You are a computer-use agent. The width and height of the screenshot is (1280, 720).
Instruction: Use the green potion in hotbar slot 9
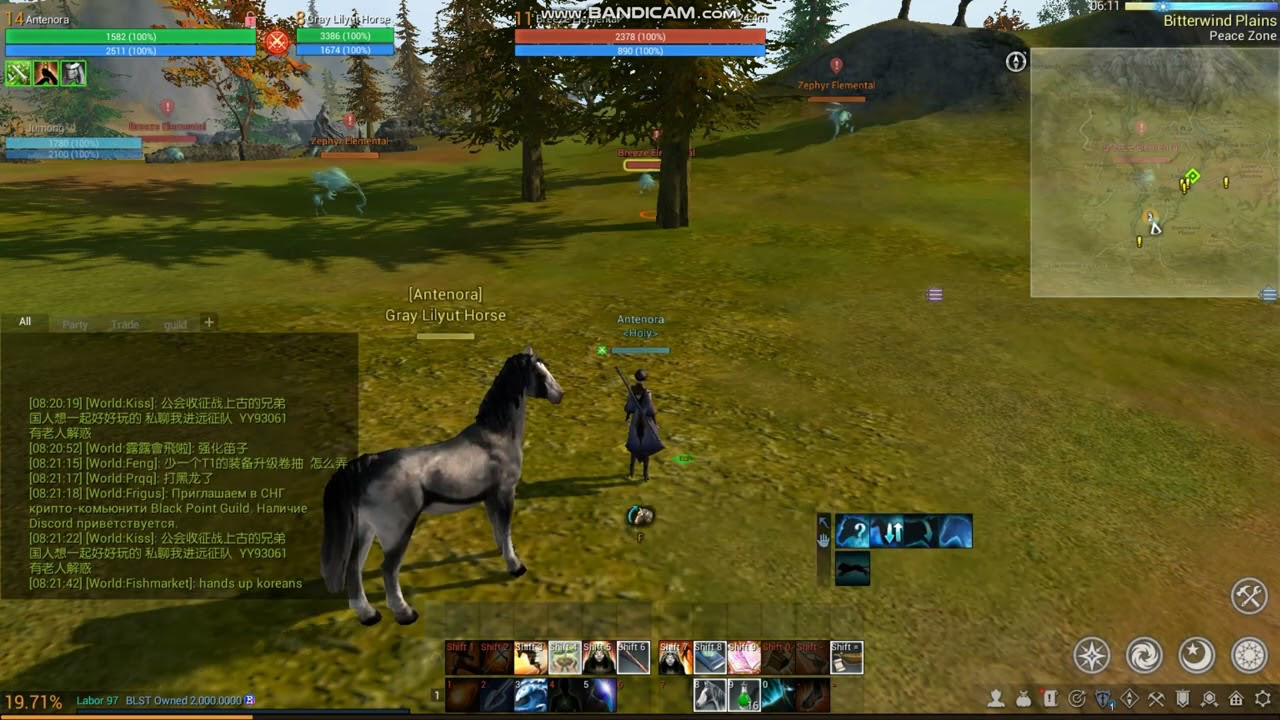pos(743,695)
